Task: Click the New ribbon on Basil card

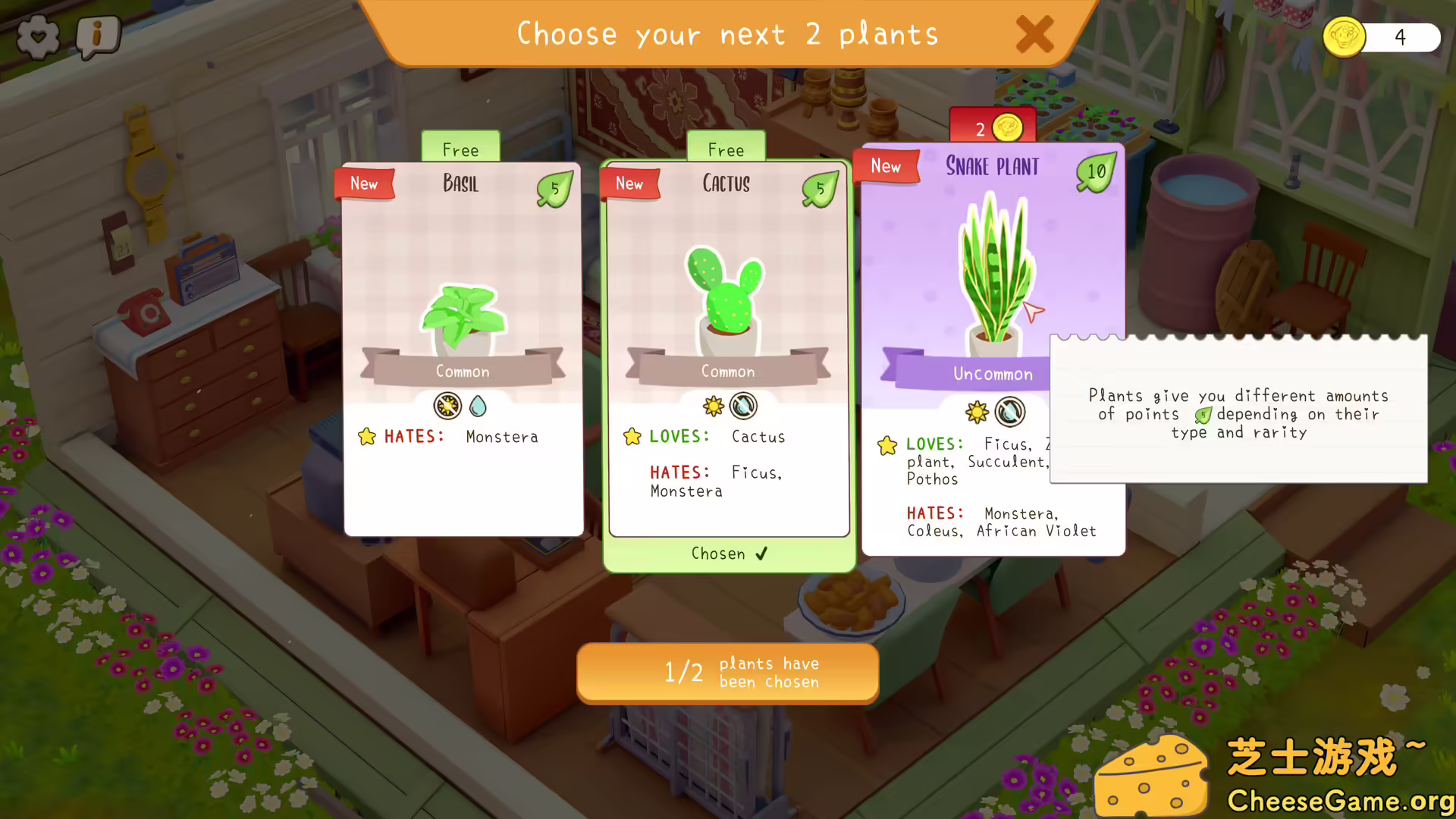Action: coord(364,184)
